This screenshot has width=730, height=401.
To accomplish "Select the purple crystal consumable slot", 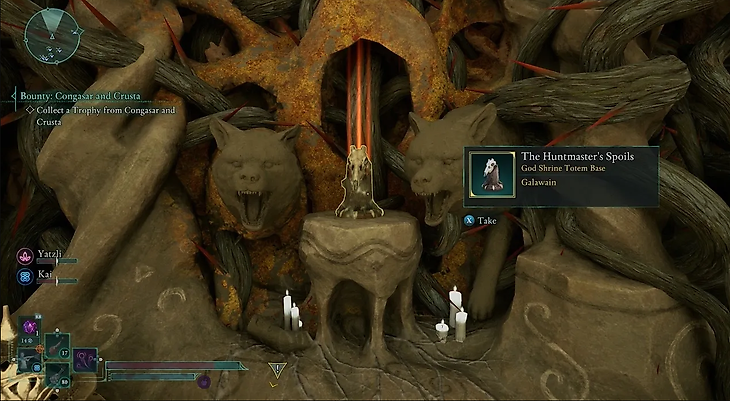I will 27,328.
